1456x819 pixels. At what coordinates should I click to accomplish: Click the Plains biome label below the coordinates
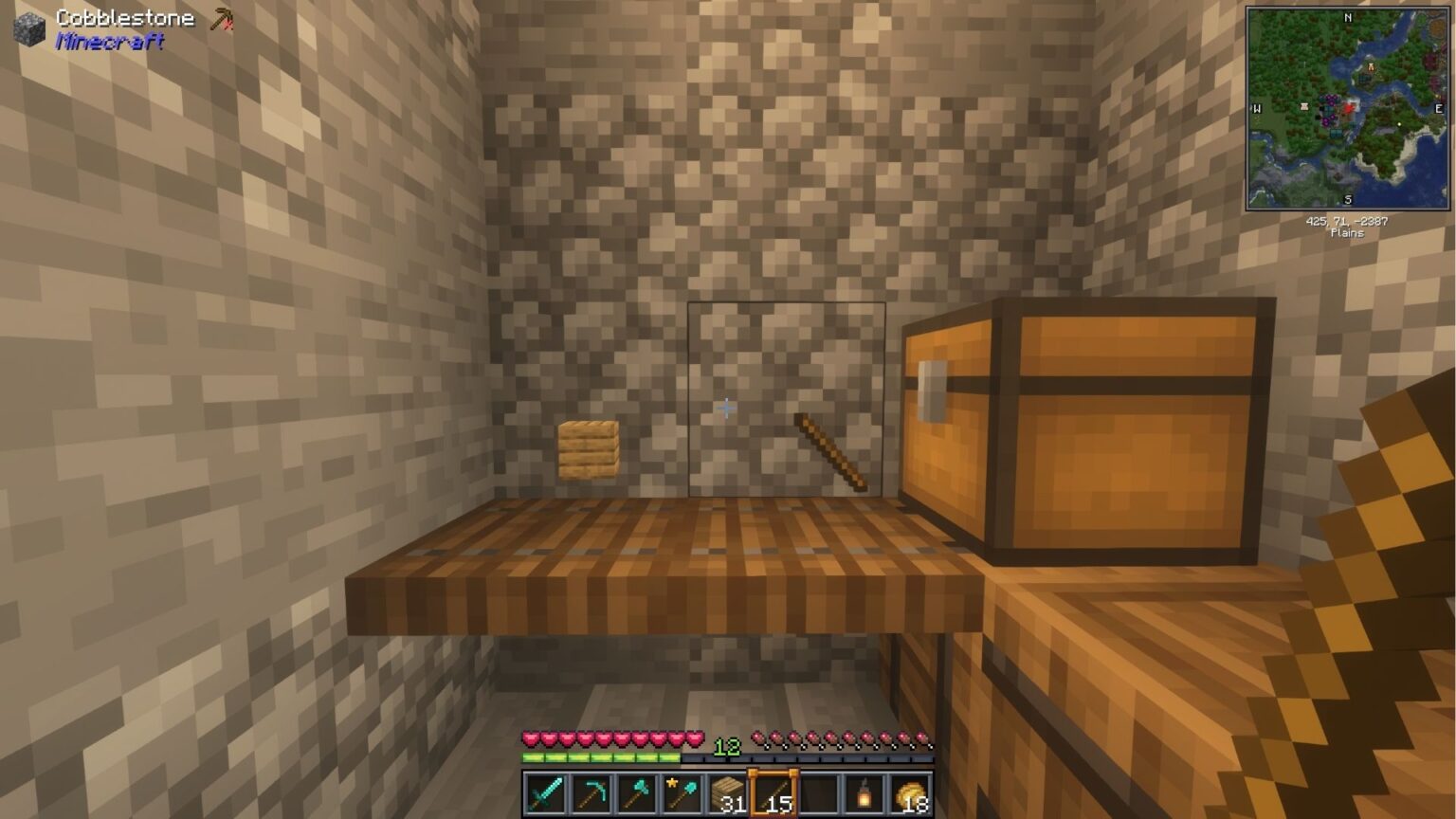click(1347, 231)
